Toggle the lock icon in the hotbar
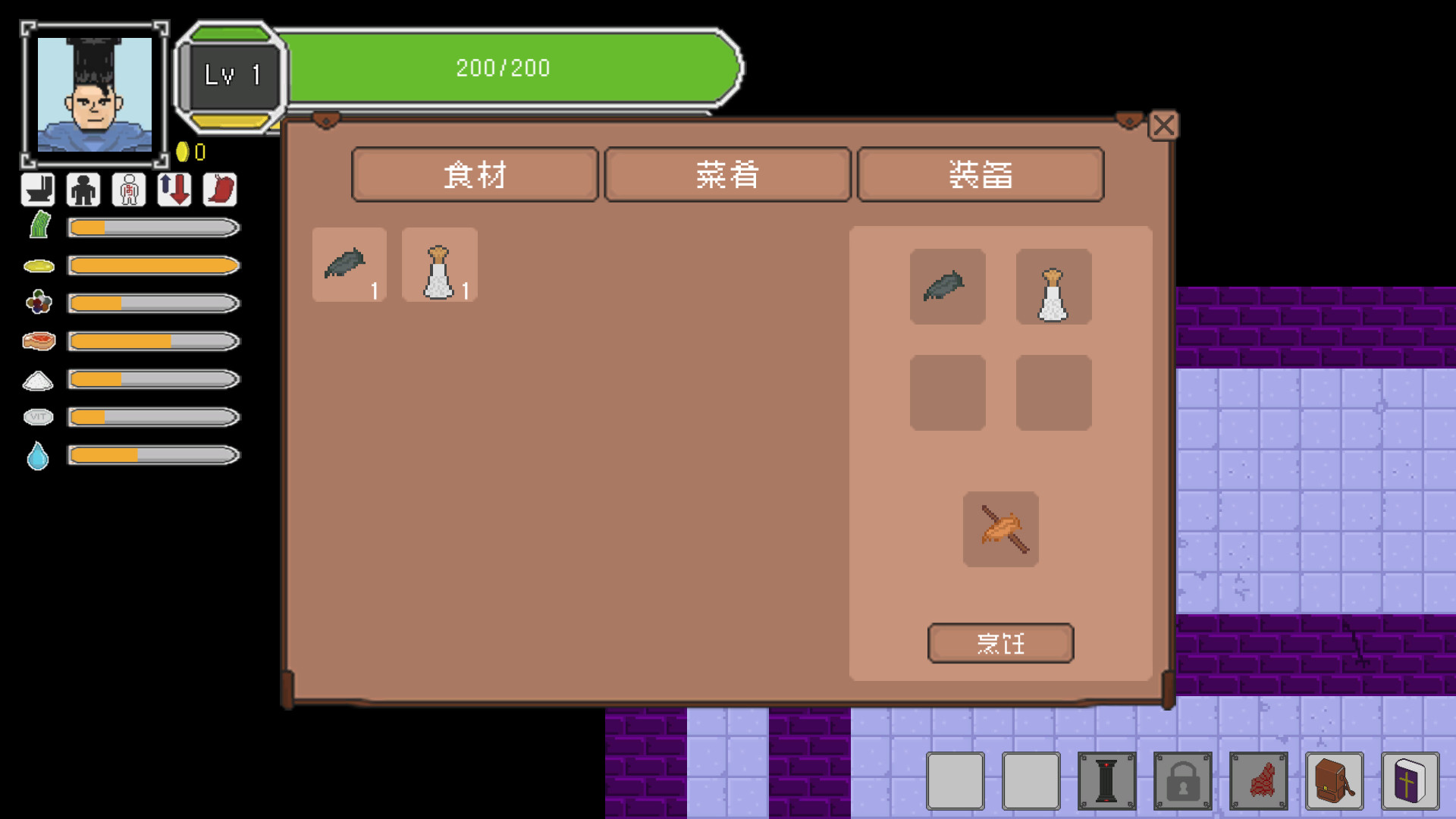This screenshot has width=1456, height=819. (x=1183, y=780)
